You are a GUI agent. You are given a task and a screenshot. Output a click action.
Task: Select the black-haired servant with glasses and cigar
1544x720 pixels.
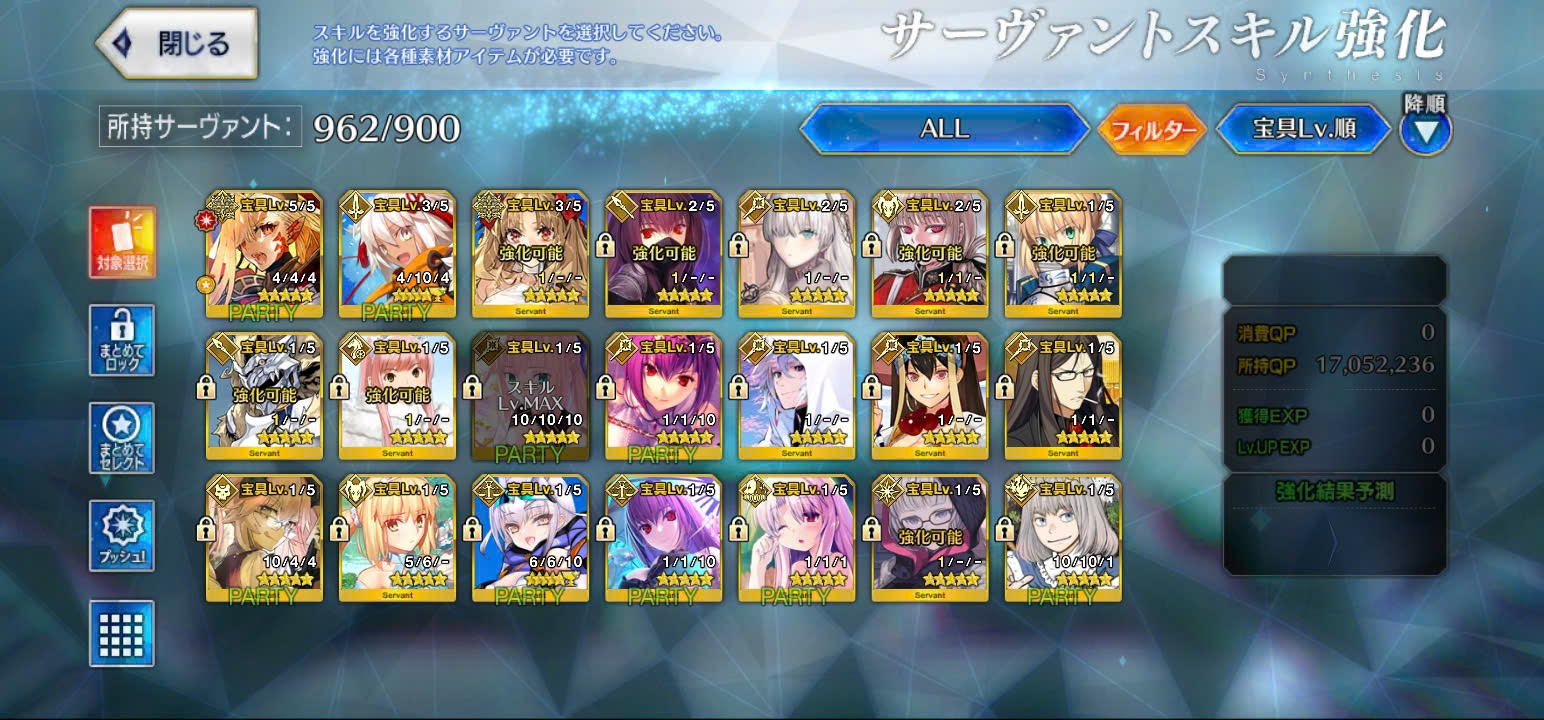[x=1063, y=397]
